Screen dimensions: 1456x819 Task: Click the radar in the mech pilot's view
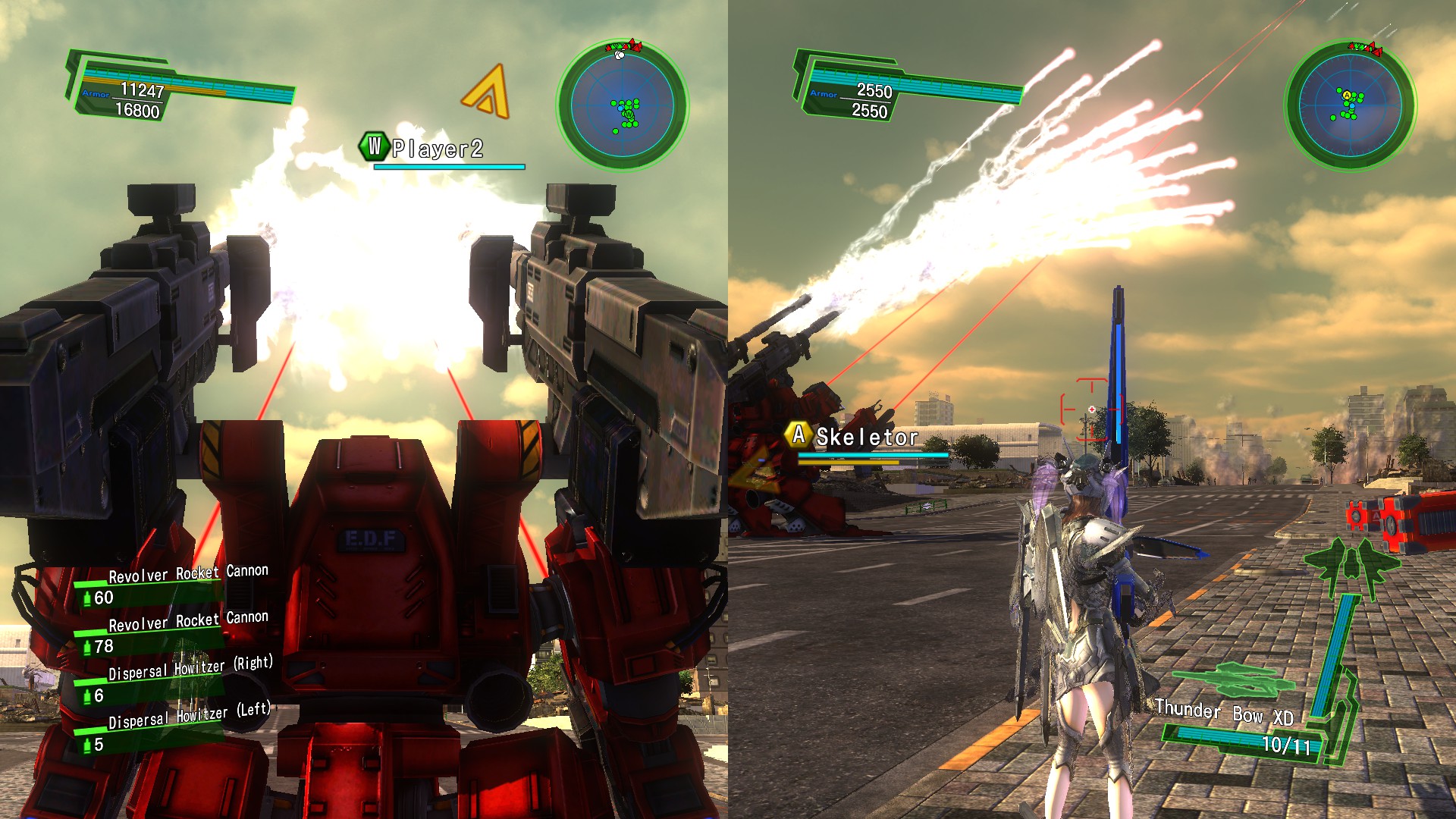coord(623,105)
